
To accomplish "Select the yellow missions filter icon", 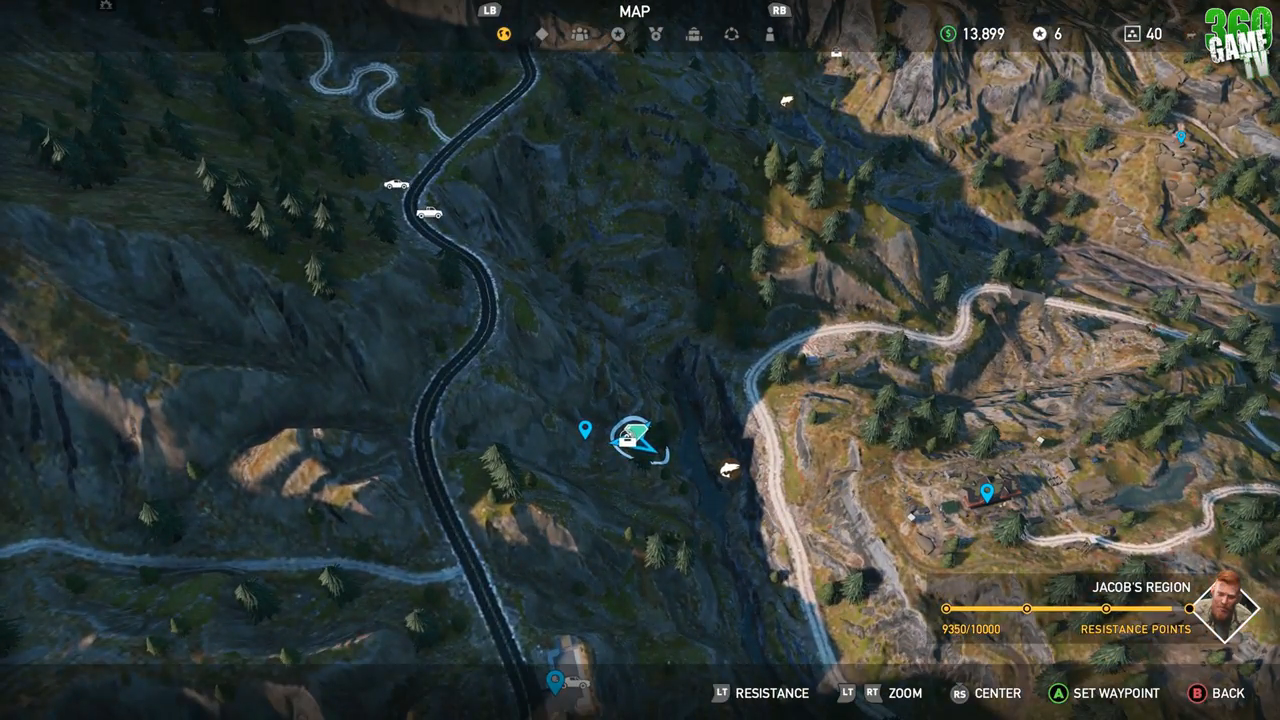I will [x=503, y=33].
